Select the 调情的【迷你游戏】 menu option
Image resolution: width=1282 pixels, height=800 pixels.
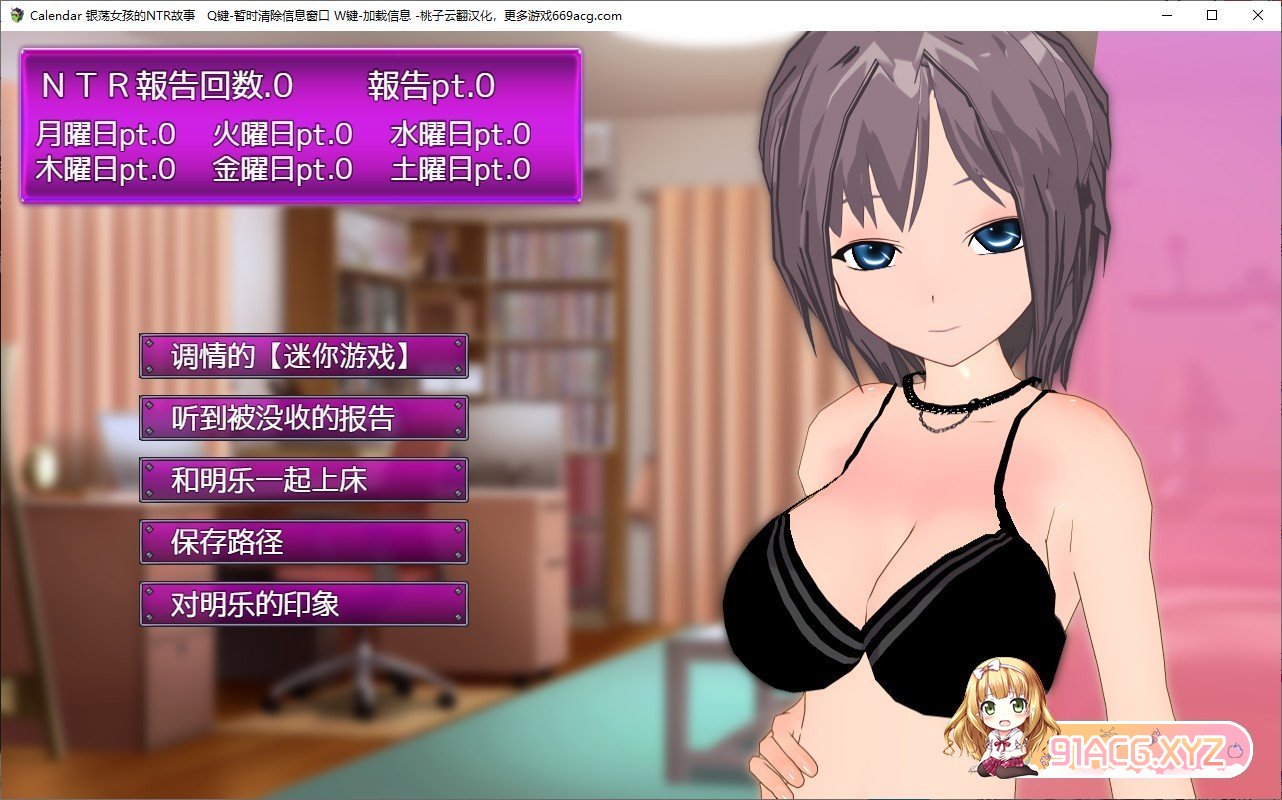point(304,357)
